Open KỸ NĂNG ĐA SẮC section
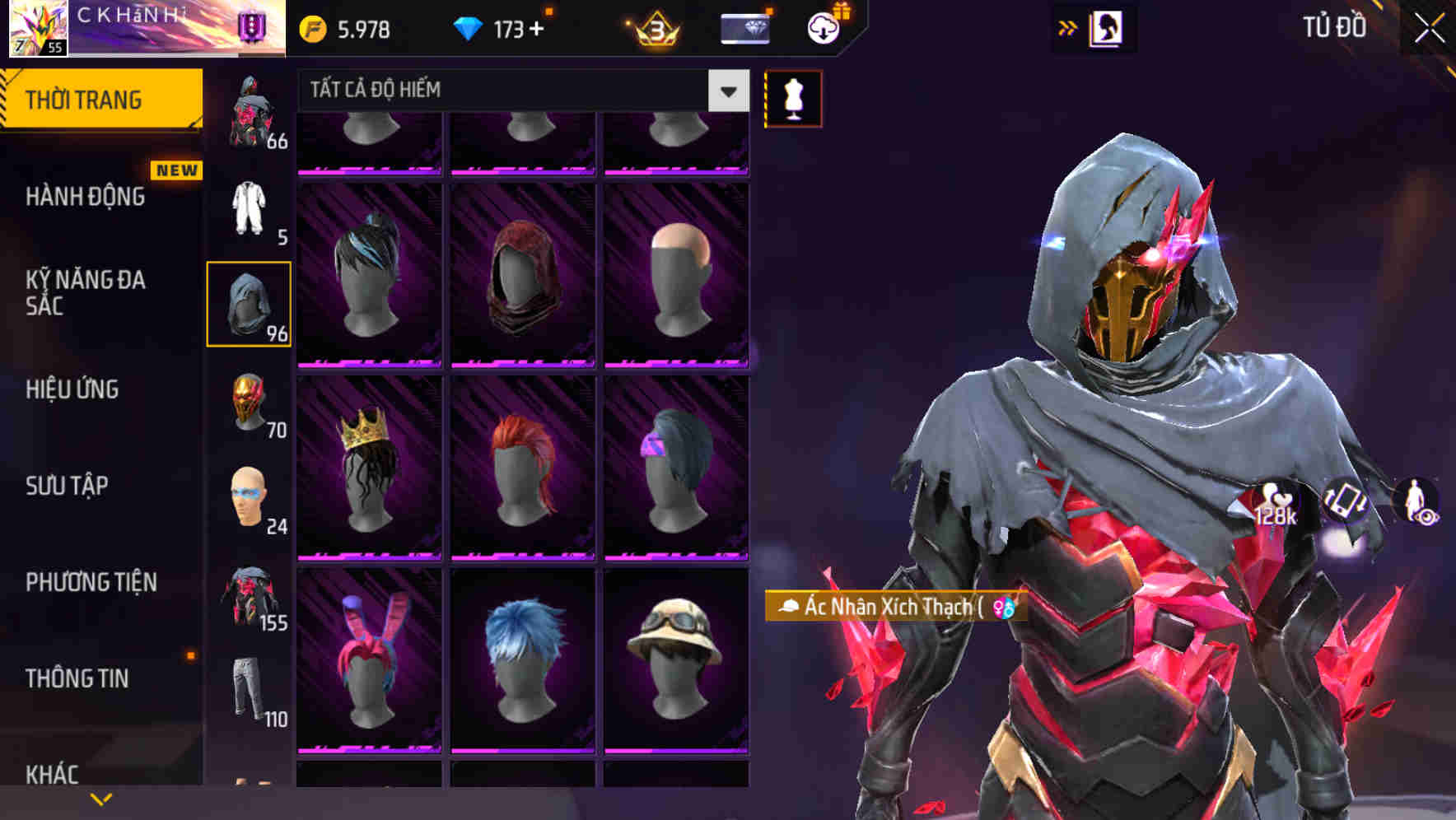This screenshot has width=1456, height=820. point(82,293)
